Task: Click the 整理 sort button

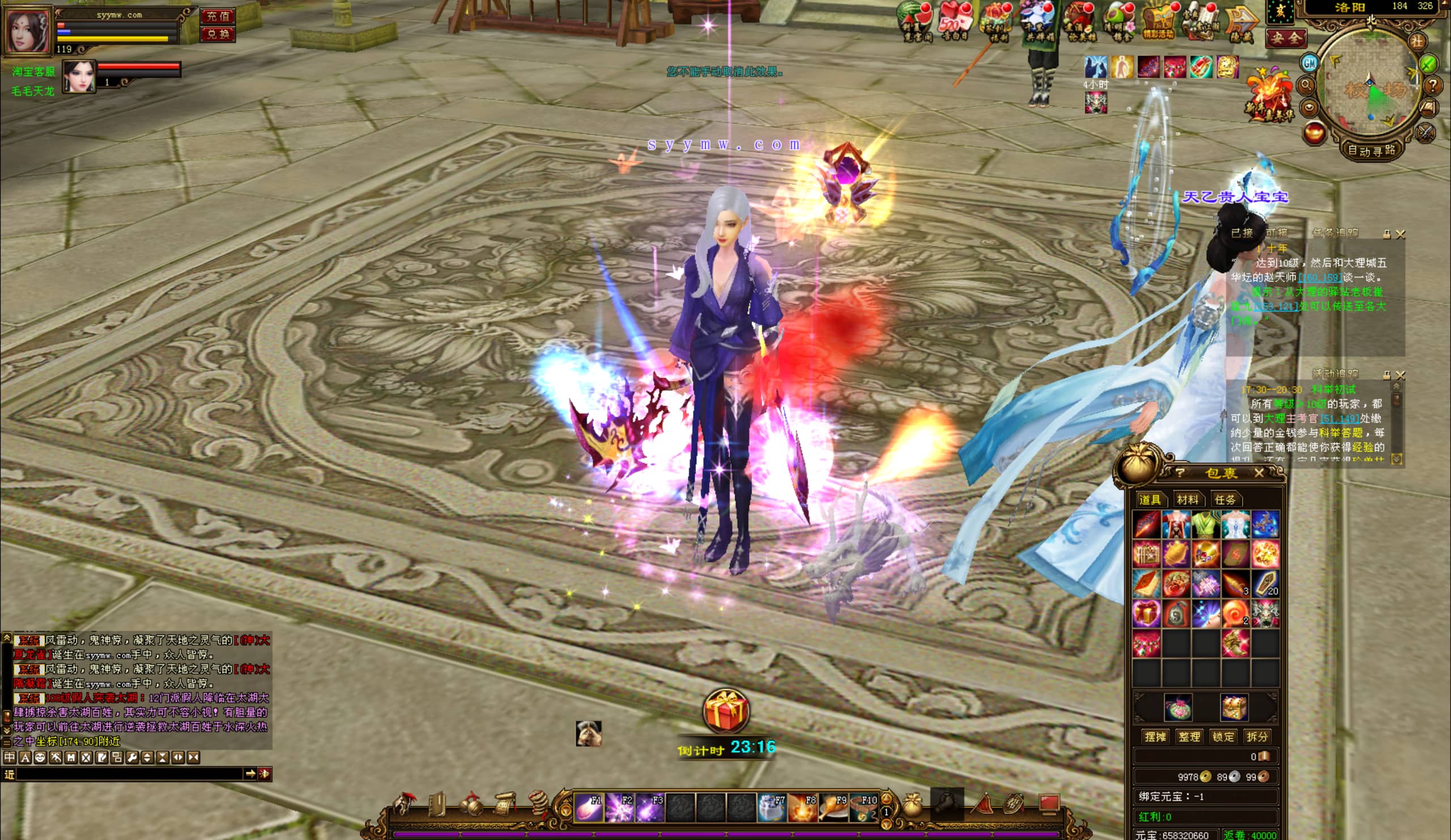Action: click(1189, 736)
